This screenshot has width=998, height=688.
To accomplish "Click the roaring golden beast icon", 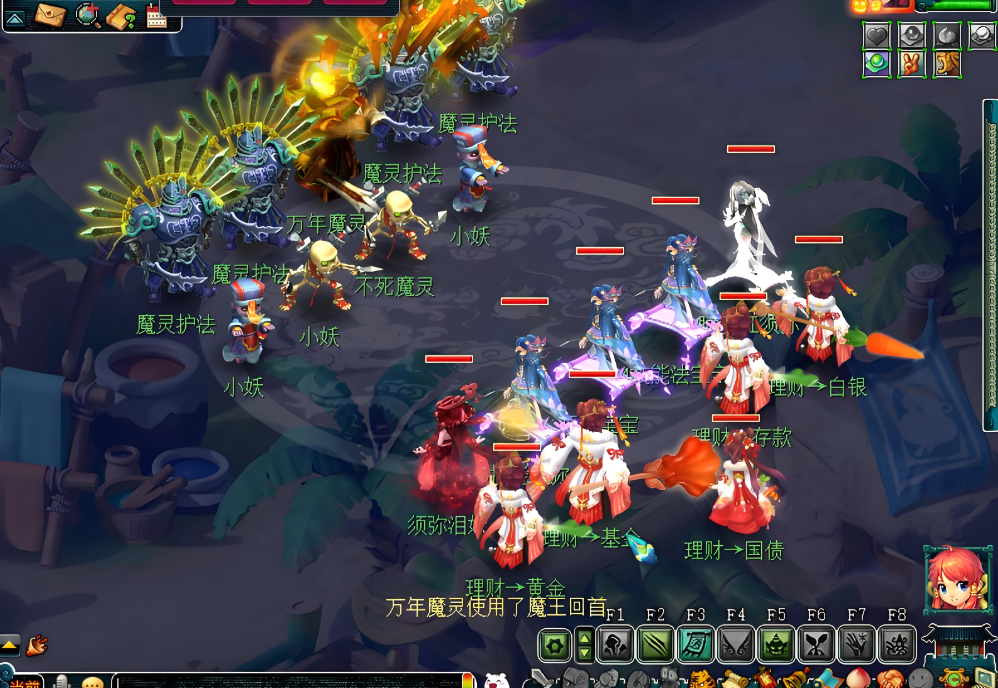I will (x=946, y=64).
